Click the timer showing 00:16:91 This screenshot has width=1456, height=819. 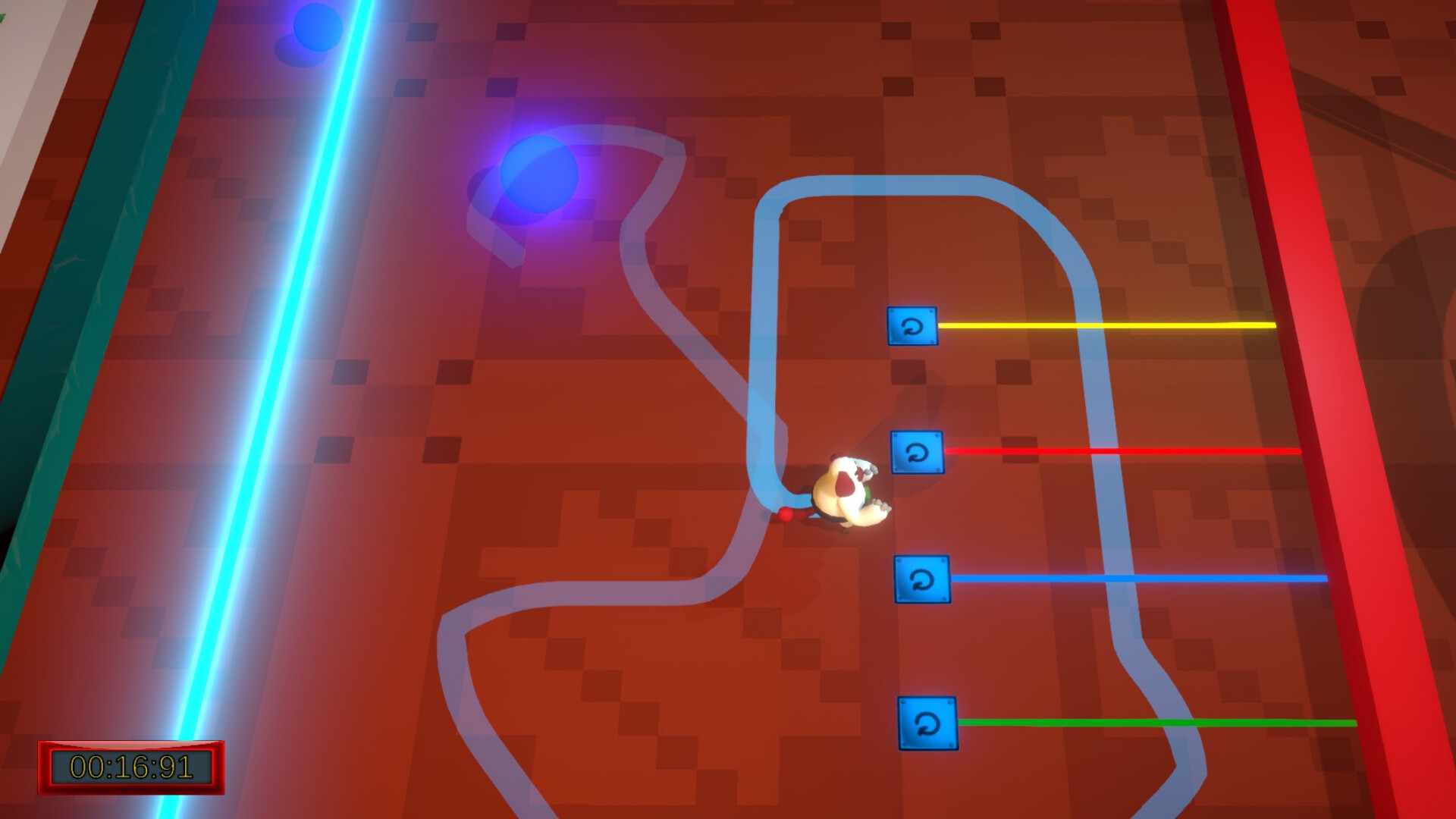(x=129, y=767)
